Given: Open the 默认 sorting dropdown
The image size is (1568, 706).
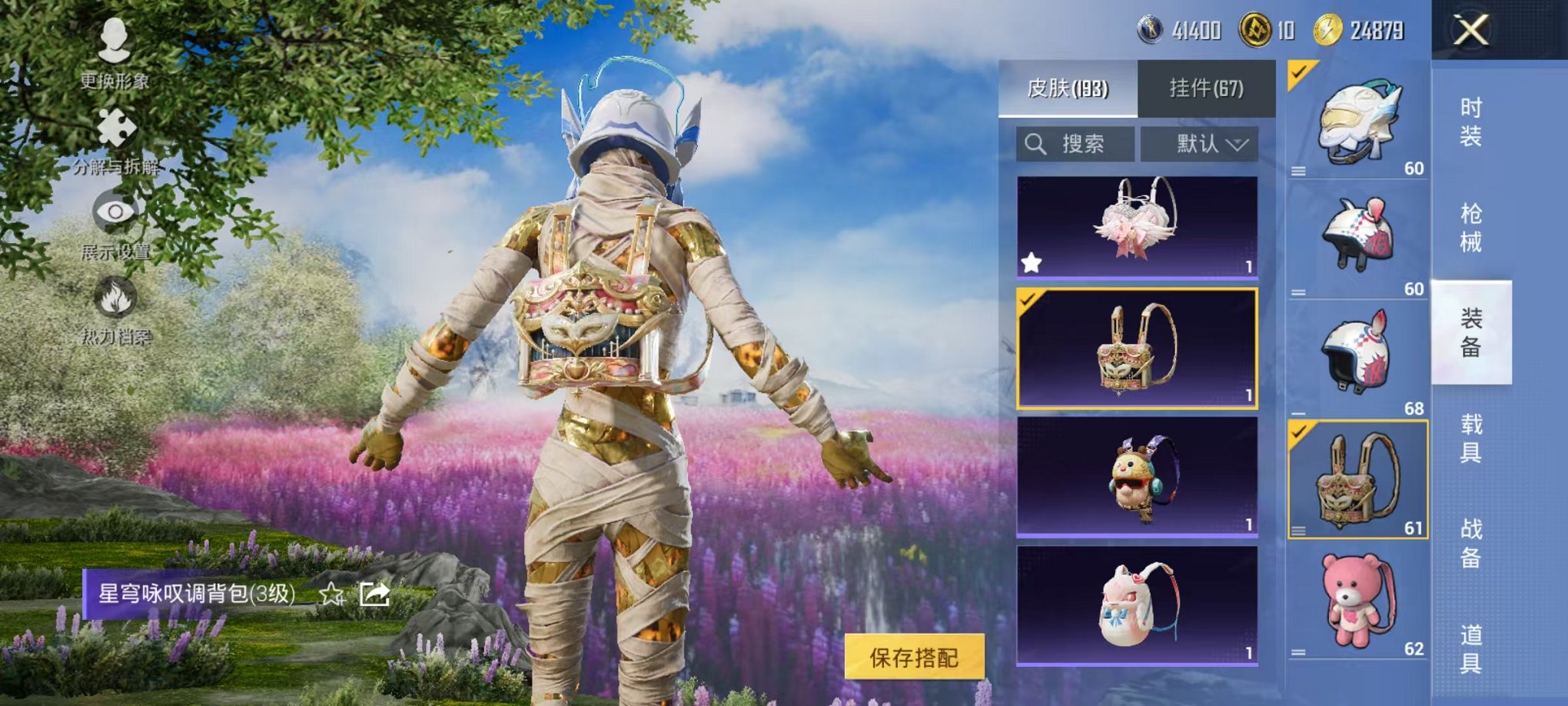Looking at the screenshot, I should tap(1200, 144).
